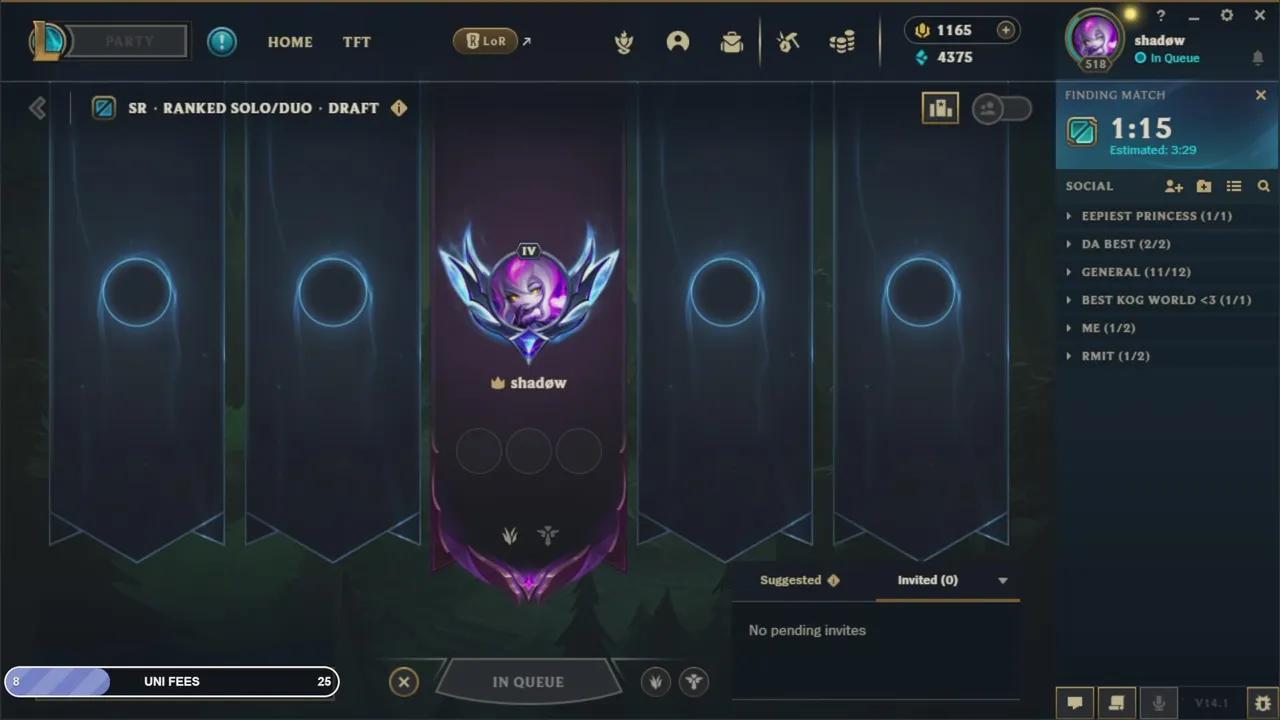Open the Store coins icon
Screen dimensions: 1280x720
(x=842, y=41)
